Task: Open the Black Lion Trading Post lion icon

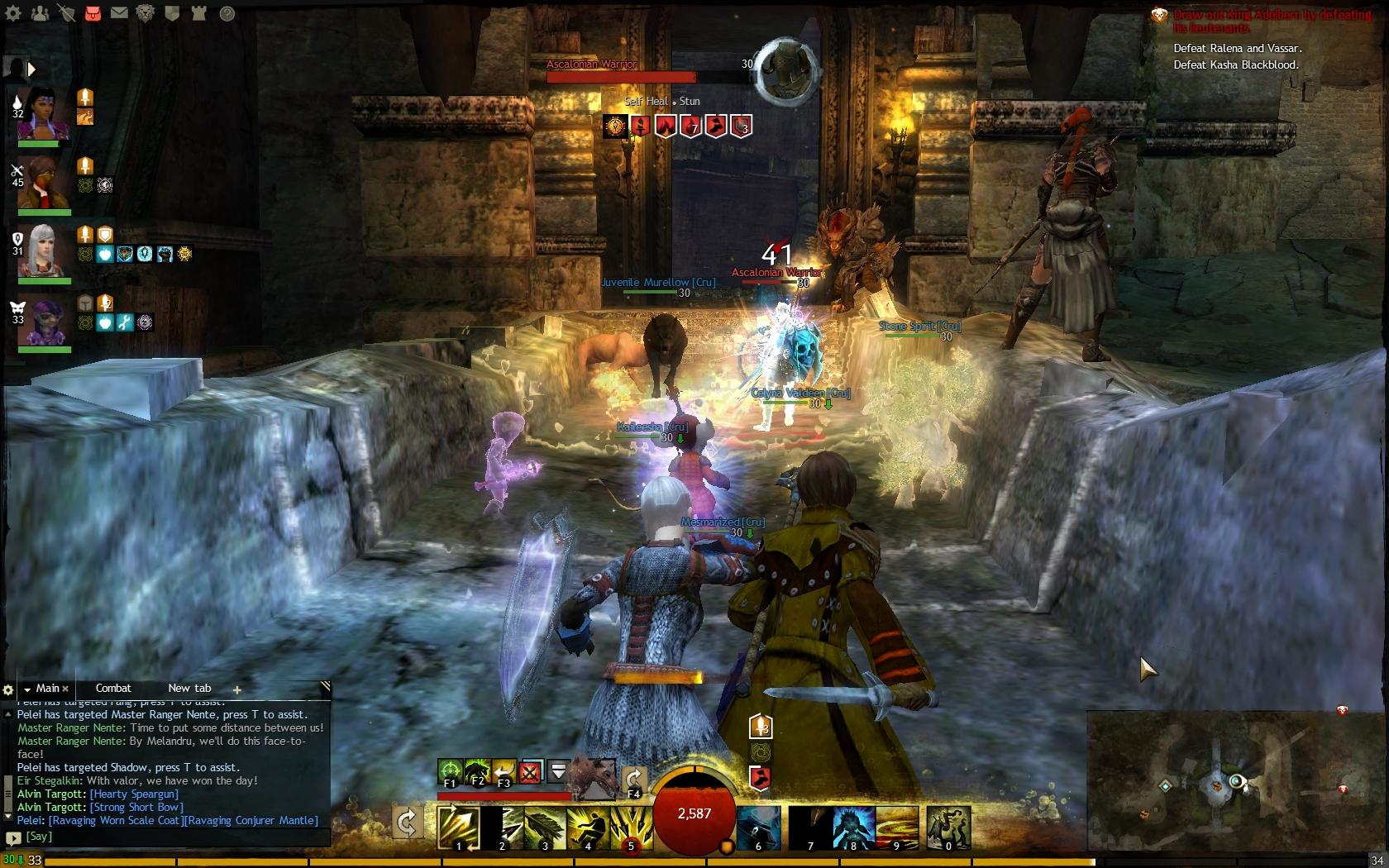Action: (x=146, y=13)
